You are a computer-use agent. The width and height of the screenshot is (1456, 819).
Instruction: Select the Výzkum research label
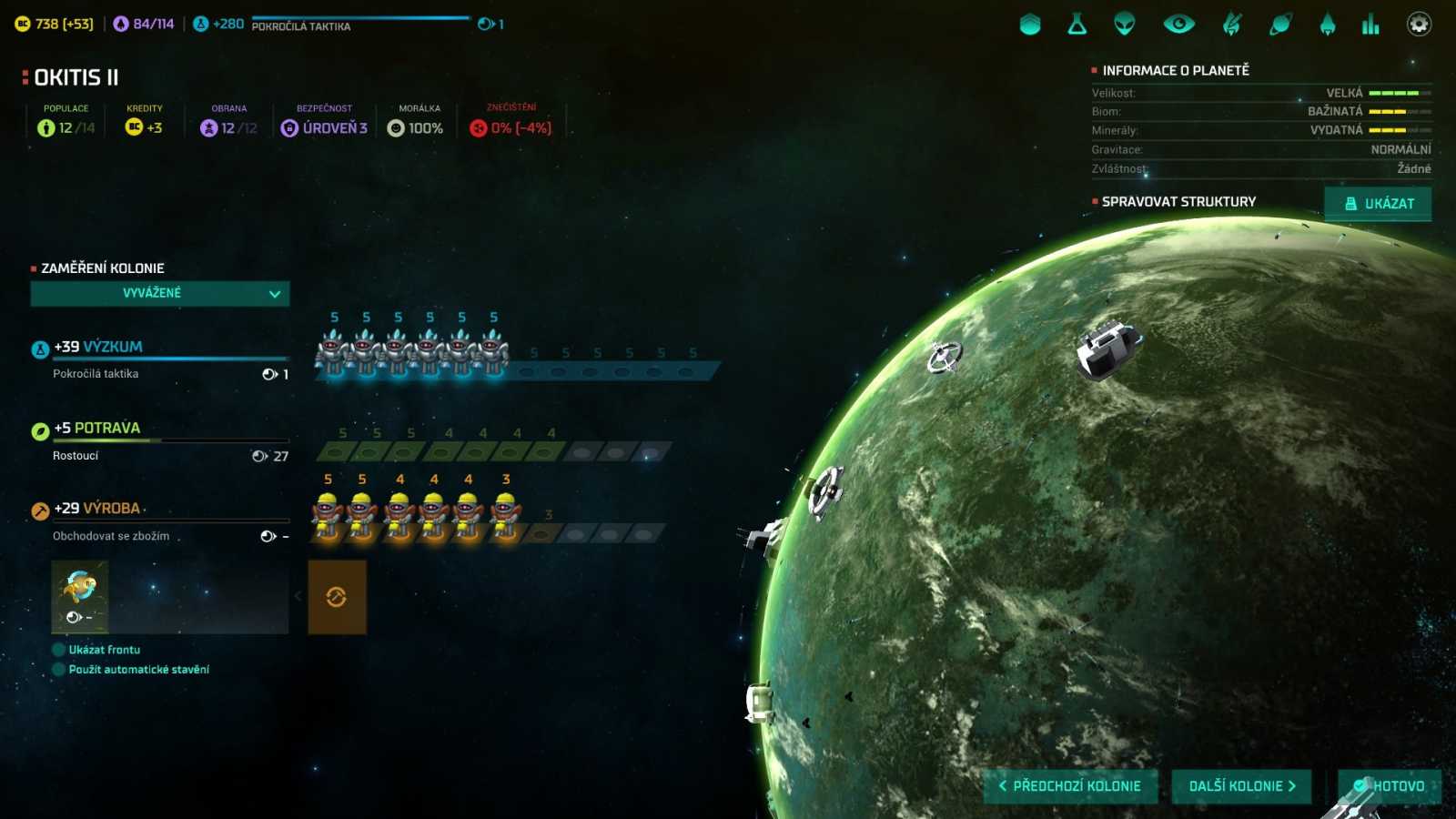112,347
